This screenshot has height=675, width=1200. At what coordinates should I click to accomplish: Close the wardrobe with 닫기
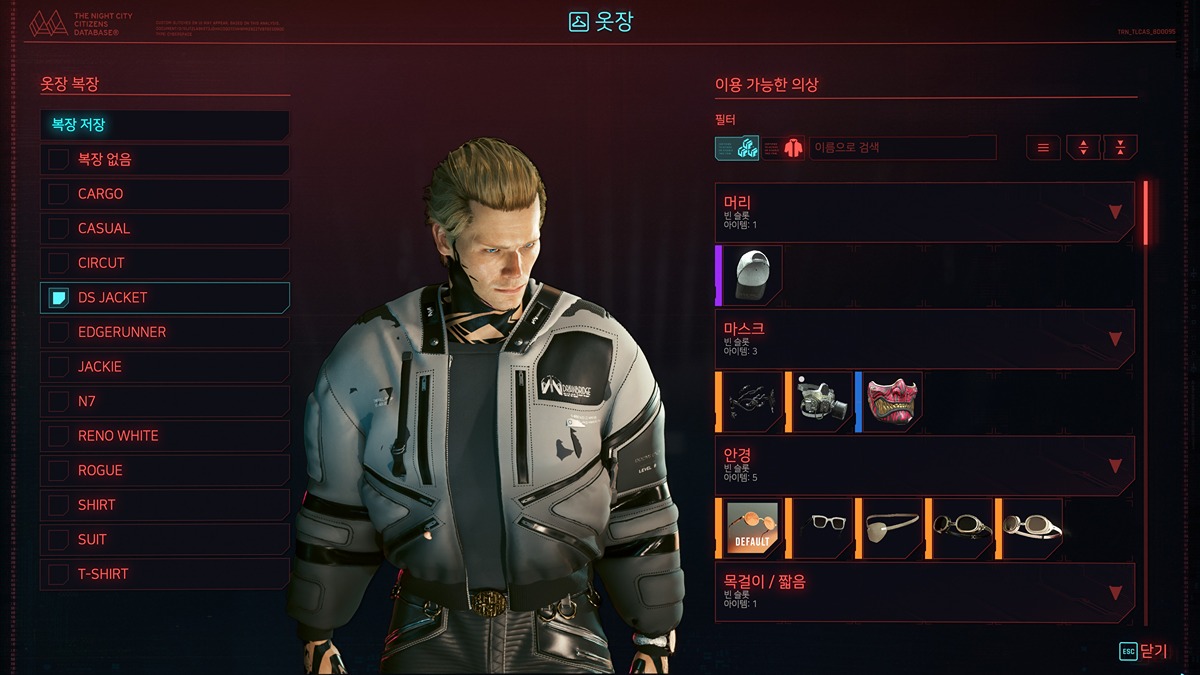1143,651
